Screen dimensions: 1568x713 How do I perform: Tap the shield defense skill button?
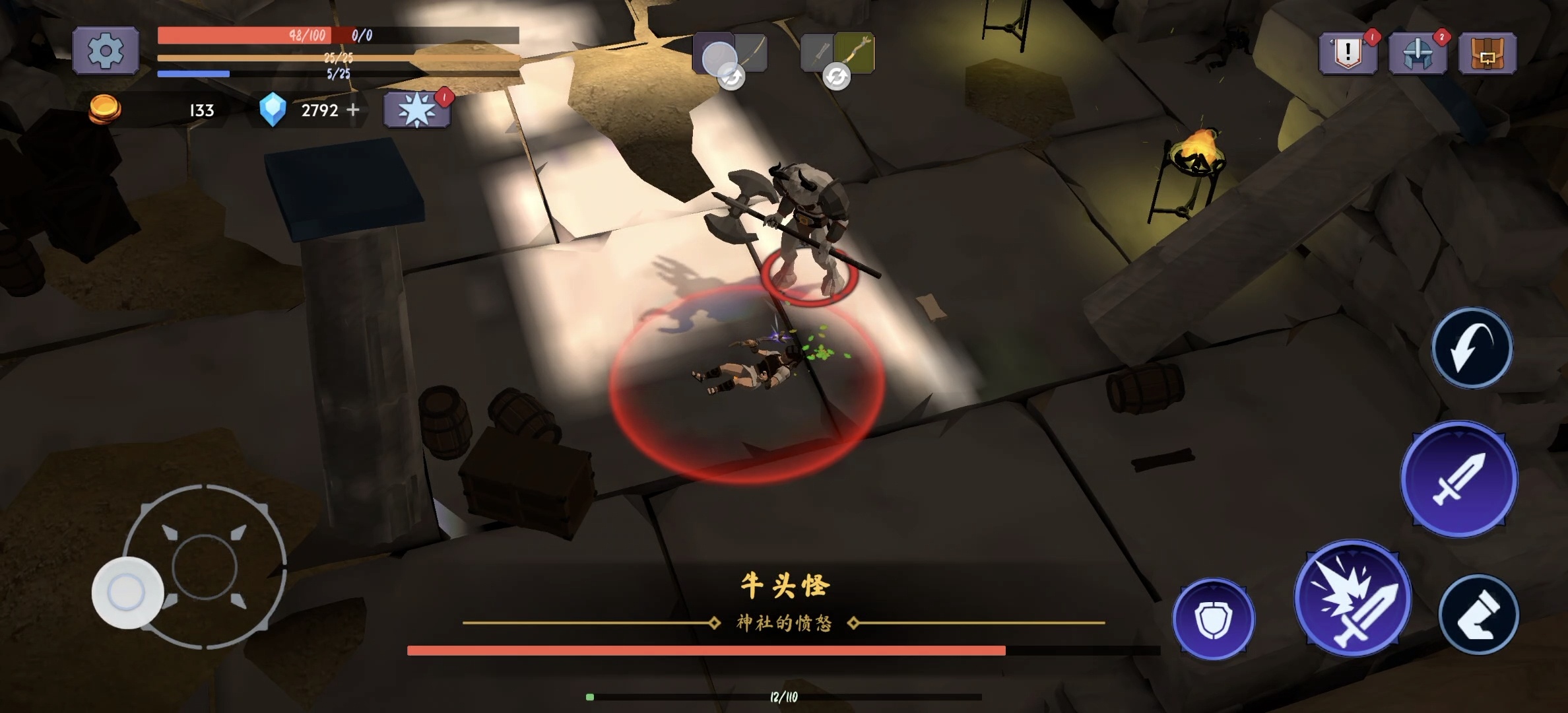(x=1216, y=621)
